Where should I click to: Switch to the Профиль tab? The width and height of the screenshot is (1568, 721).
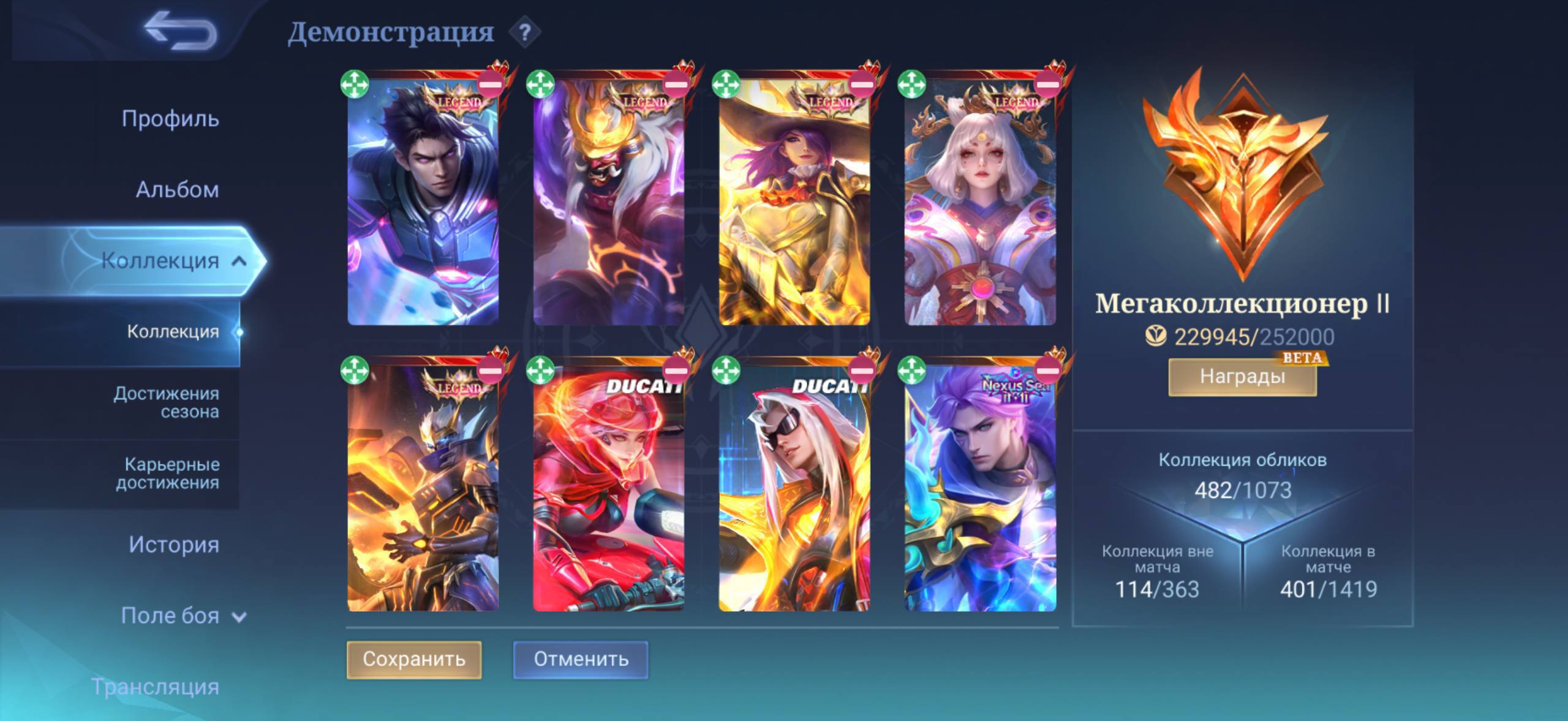click(170, 118)
